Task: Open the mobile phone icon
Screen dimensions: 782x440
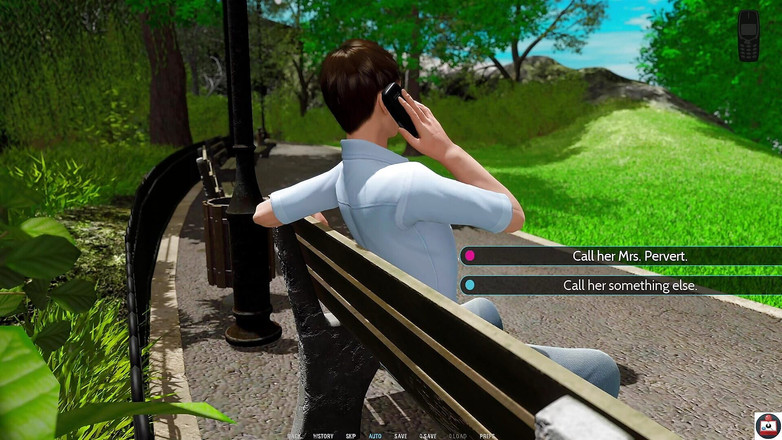Action: click(748, 36)
